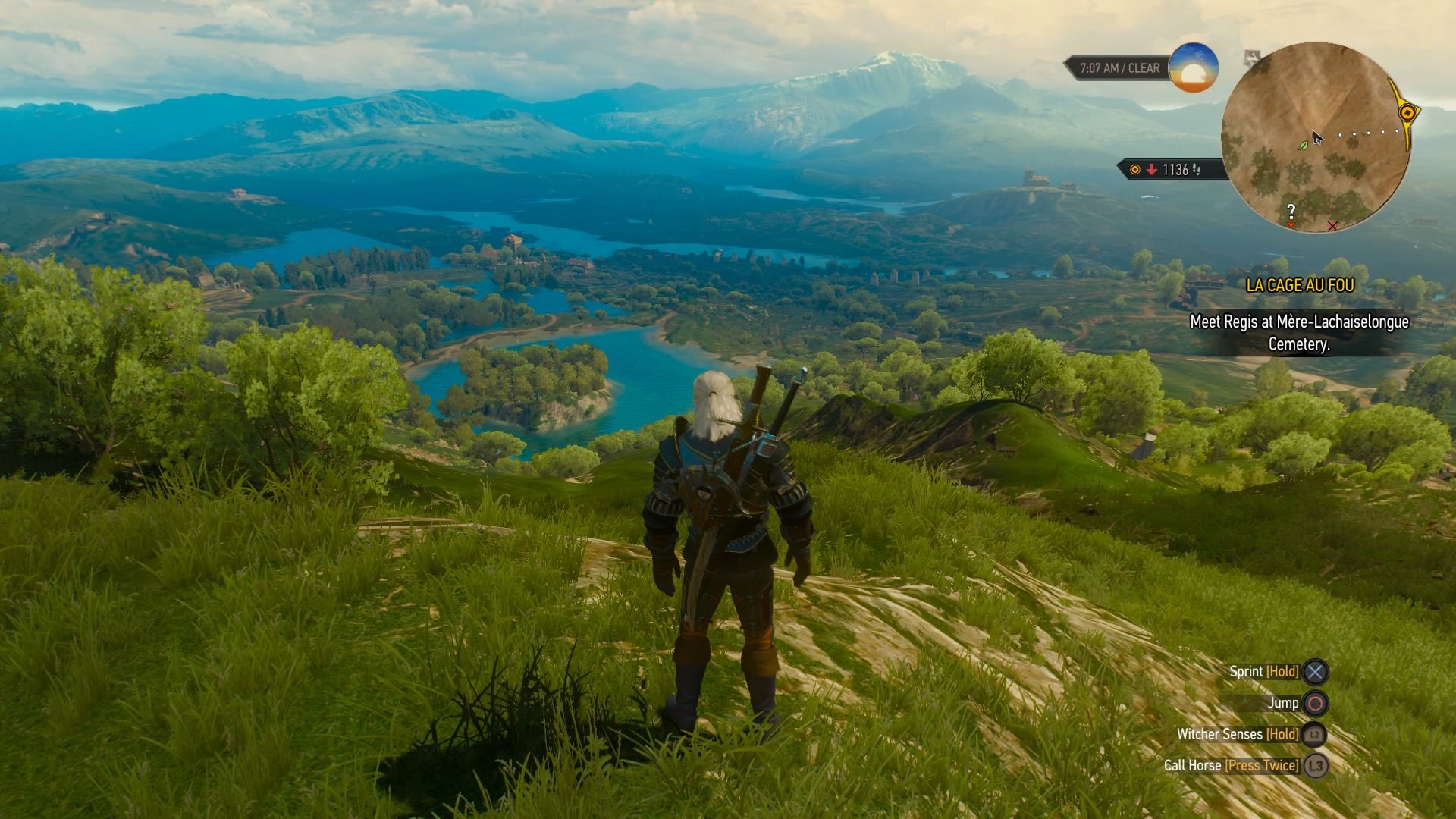
Task: Select the red X marker on minimap
Action: pos(1332,226)
